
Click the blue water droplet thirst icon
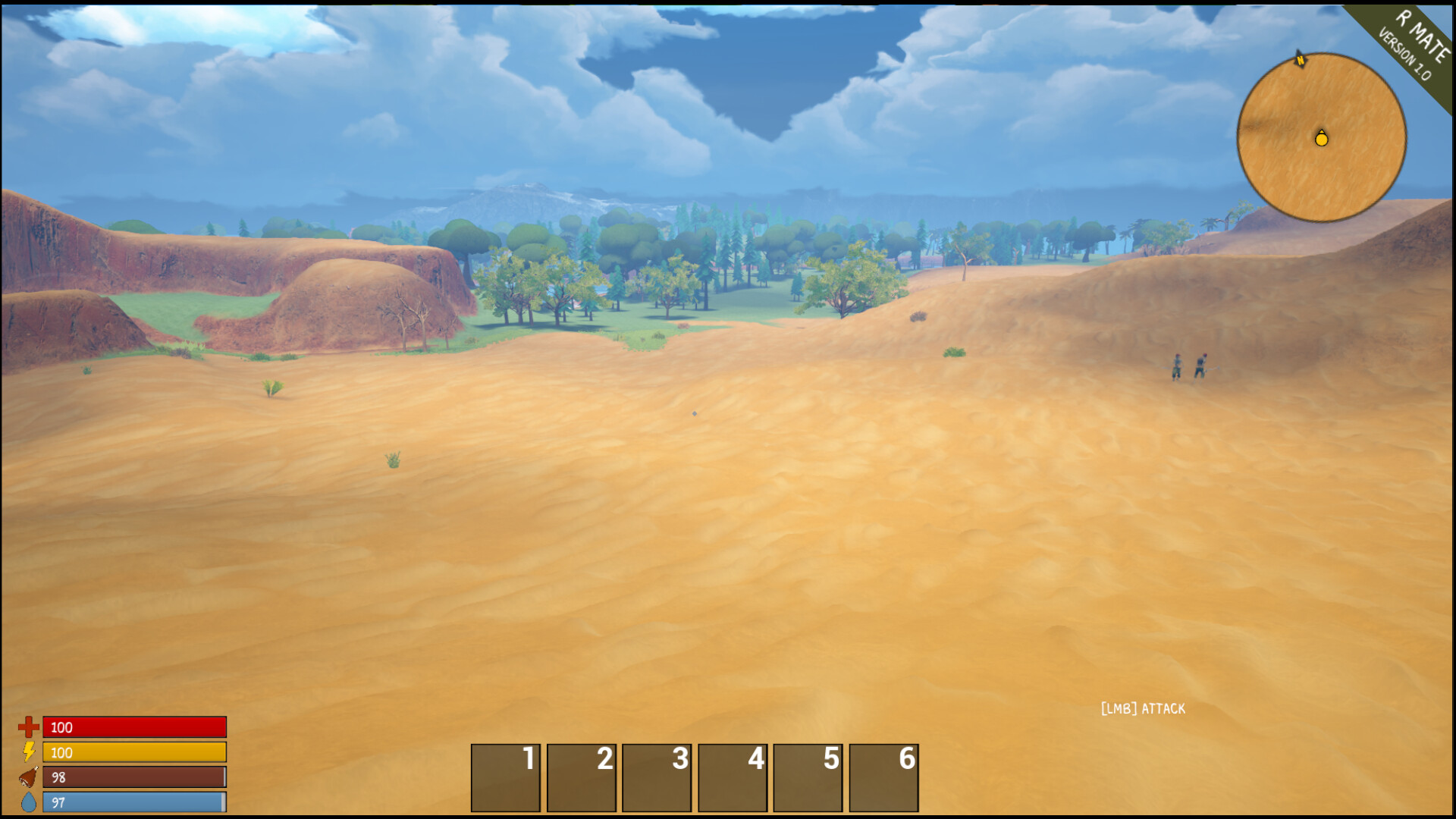[x=27, y=802]
